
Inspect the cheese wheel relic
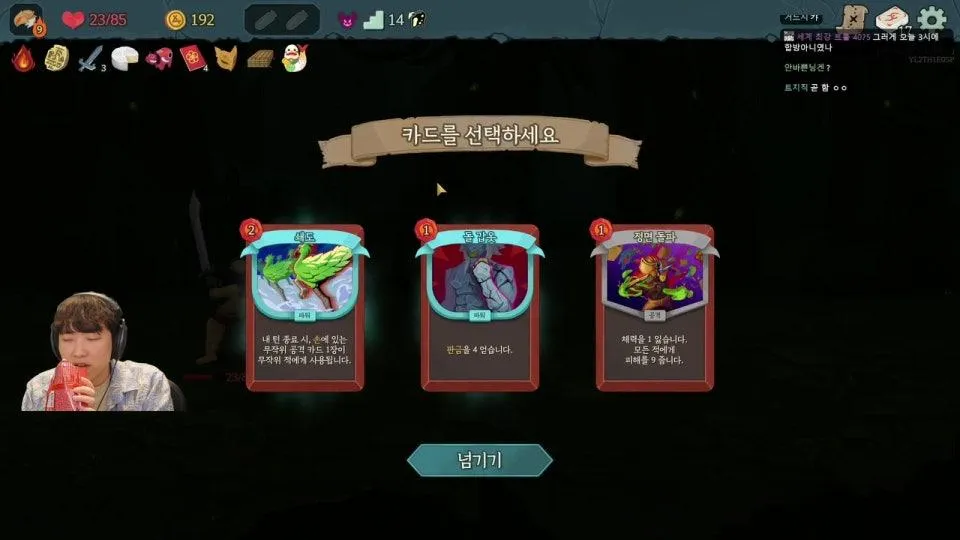[125, 59]
